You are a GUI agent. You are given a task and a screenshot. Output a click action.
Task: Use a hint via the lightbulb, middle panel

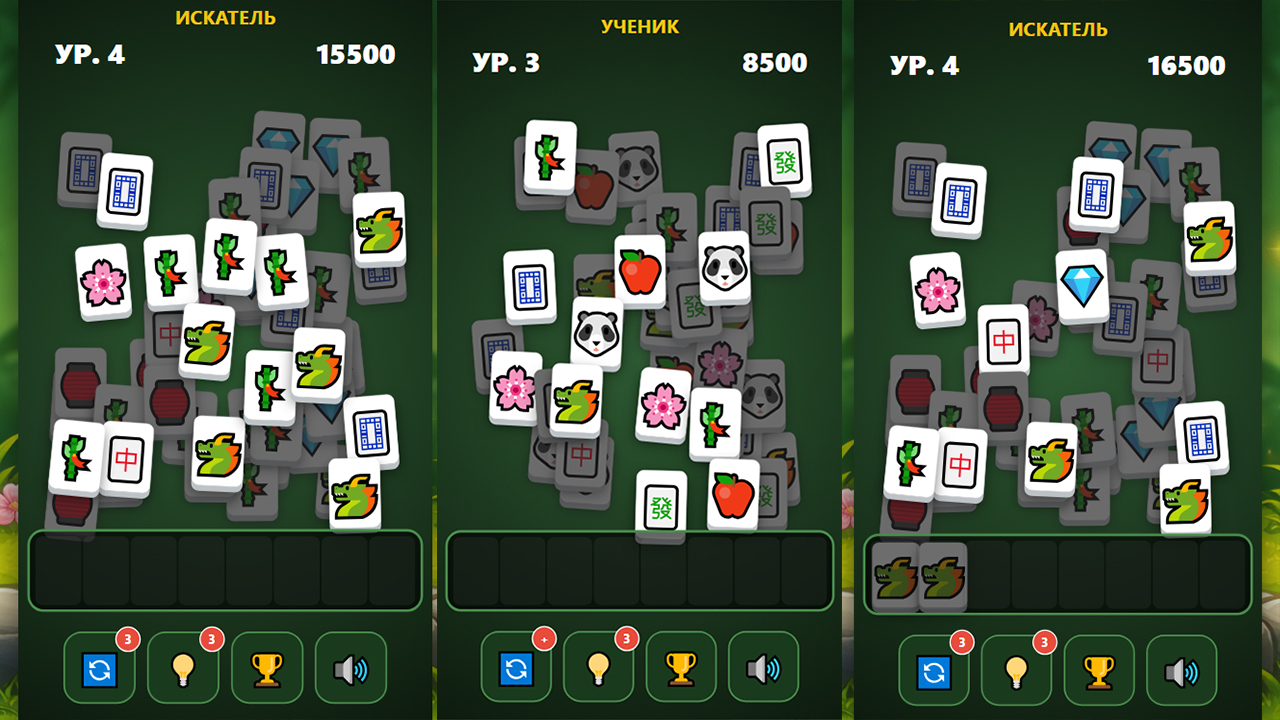click(x=599, y=667)
